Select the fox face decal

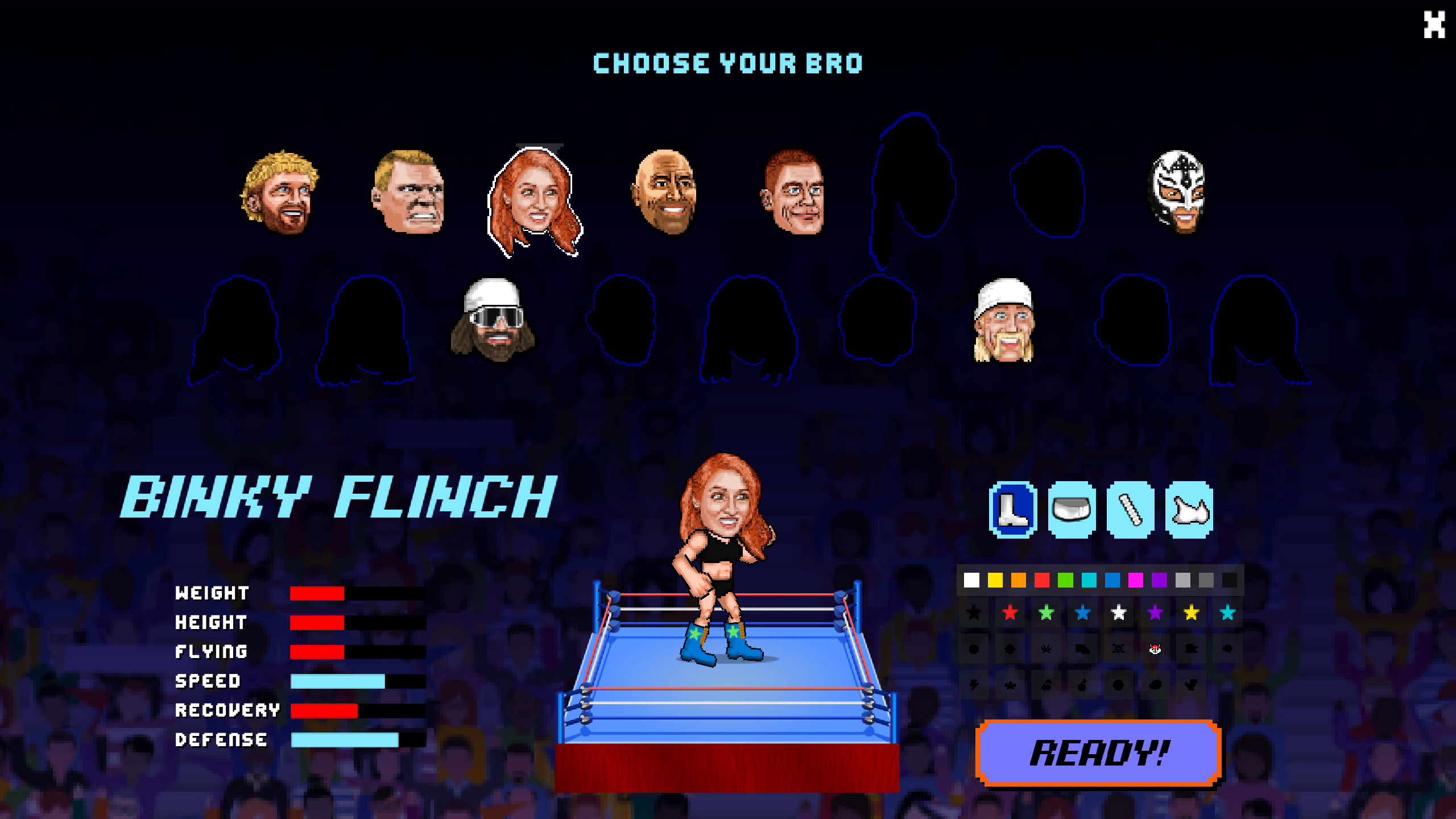(x=1155, y=648)
